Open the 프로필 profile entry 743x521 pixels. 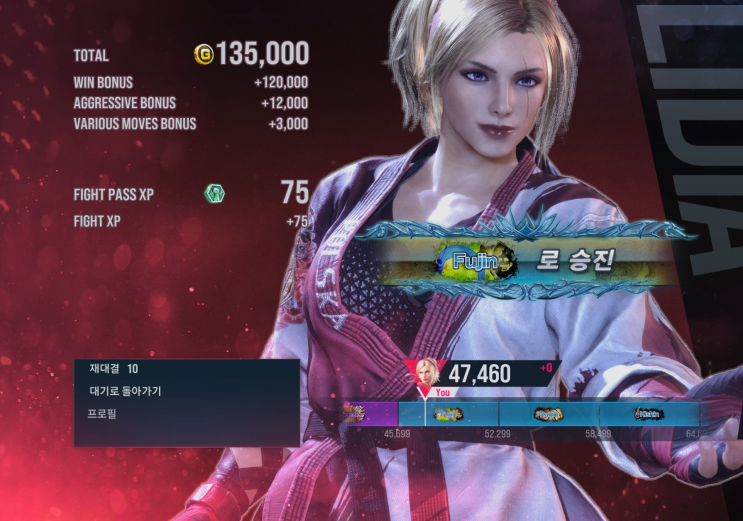tap(103, 413)
